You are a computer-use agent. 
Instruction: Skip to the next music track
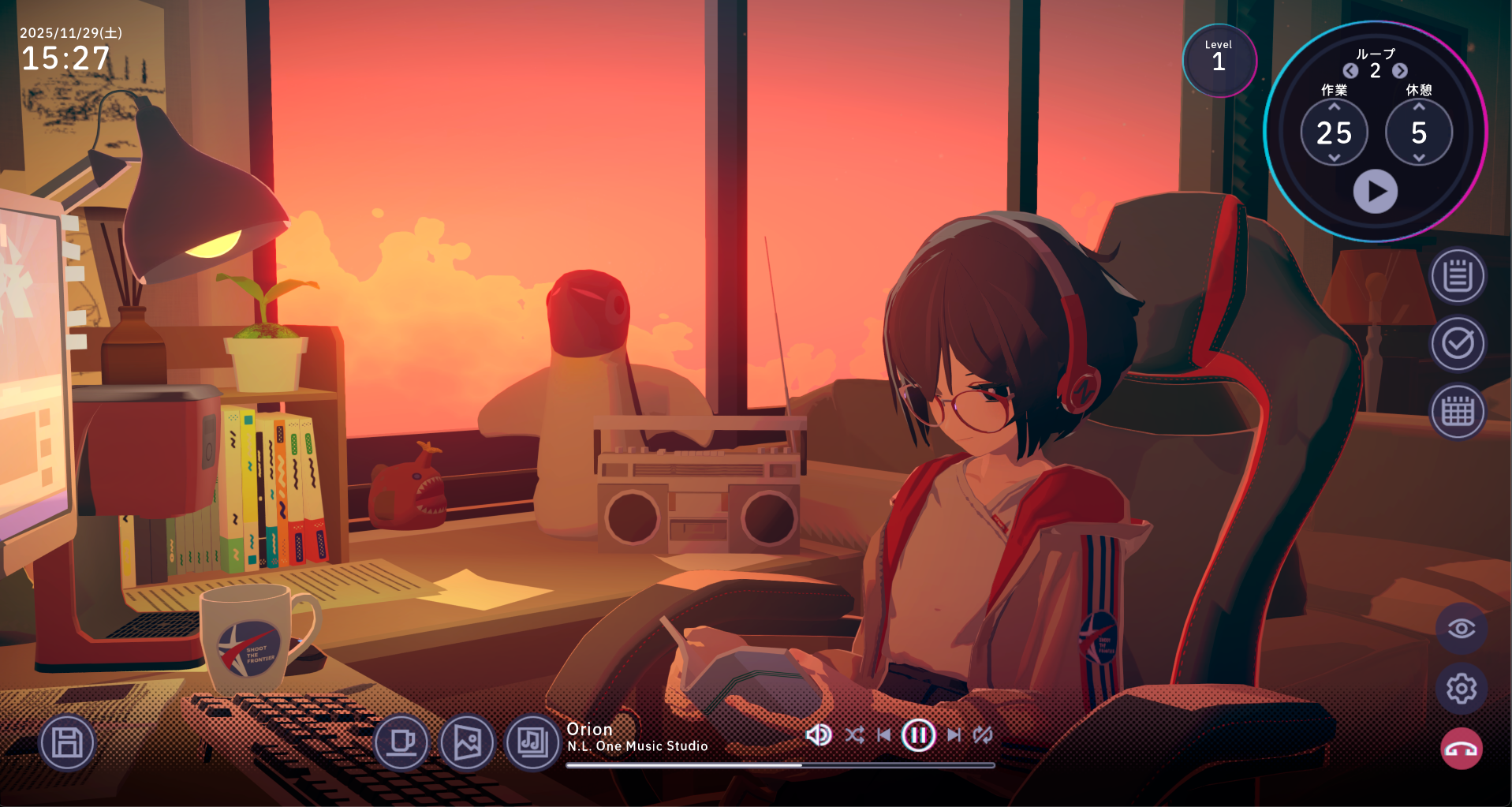click(x=954, y=735)
